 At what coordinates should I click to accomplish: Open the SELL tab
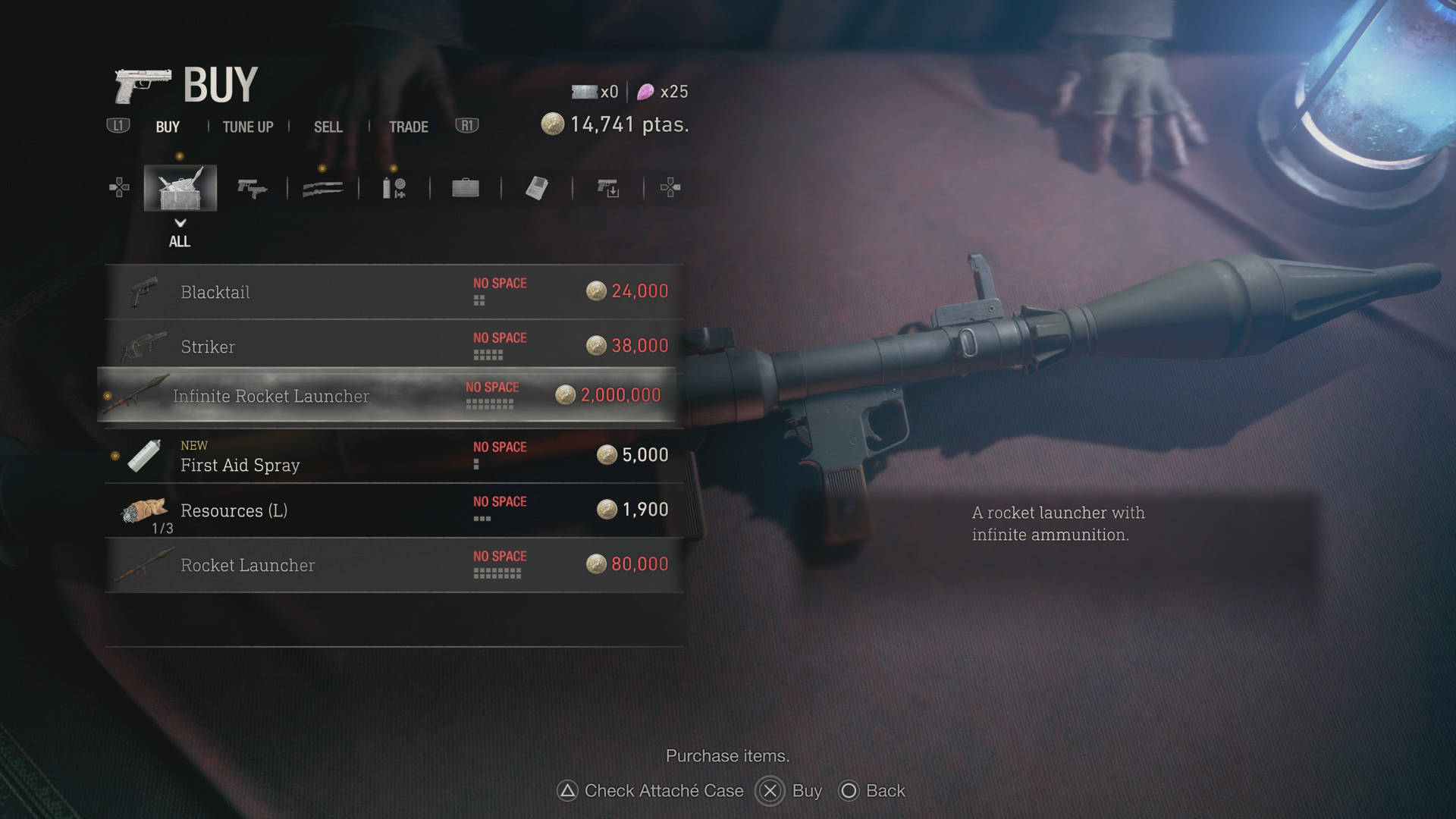[x=328, y=127]
